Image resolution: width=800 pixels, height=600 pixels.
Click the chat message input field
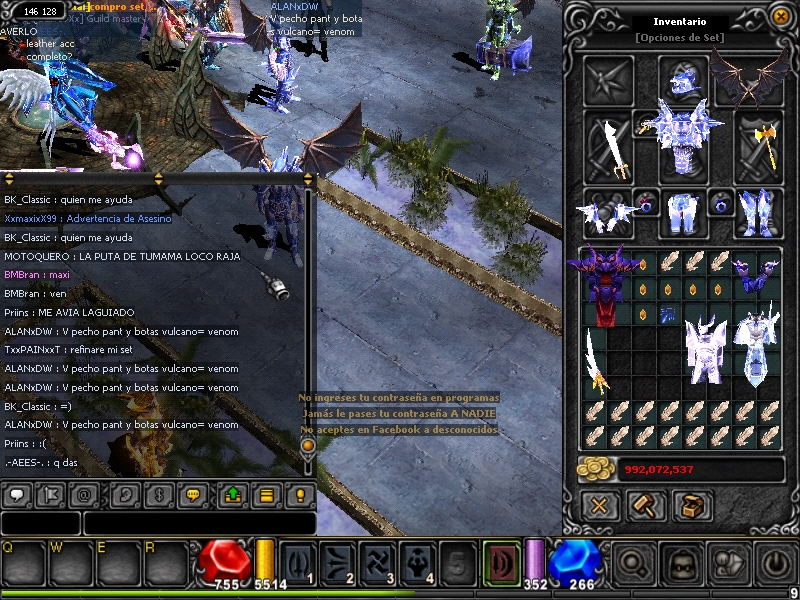(200, 523)
